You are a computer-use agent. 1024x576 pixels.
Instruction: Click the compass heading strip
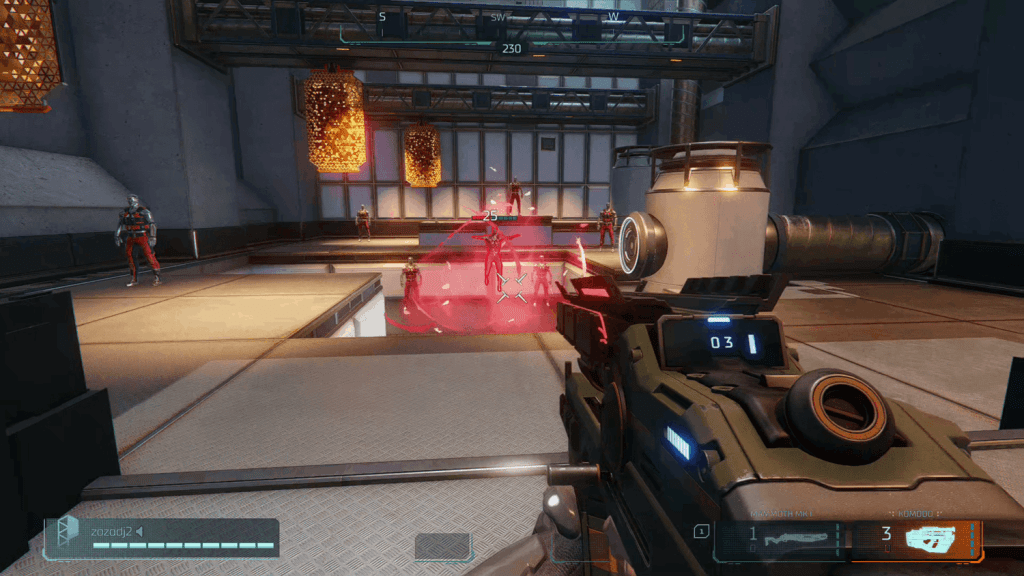[x=512, y=28]
